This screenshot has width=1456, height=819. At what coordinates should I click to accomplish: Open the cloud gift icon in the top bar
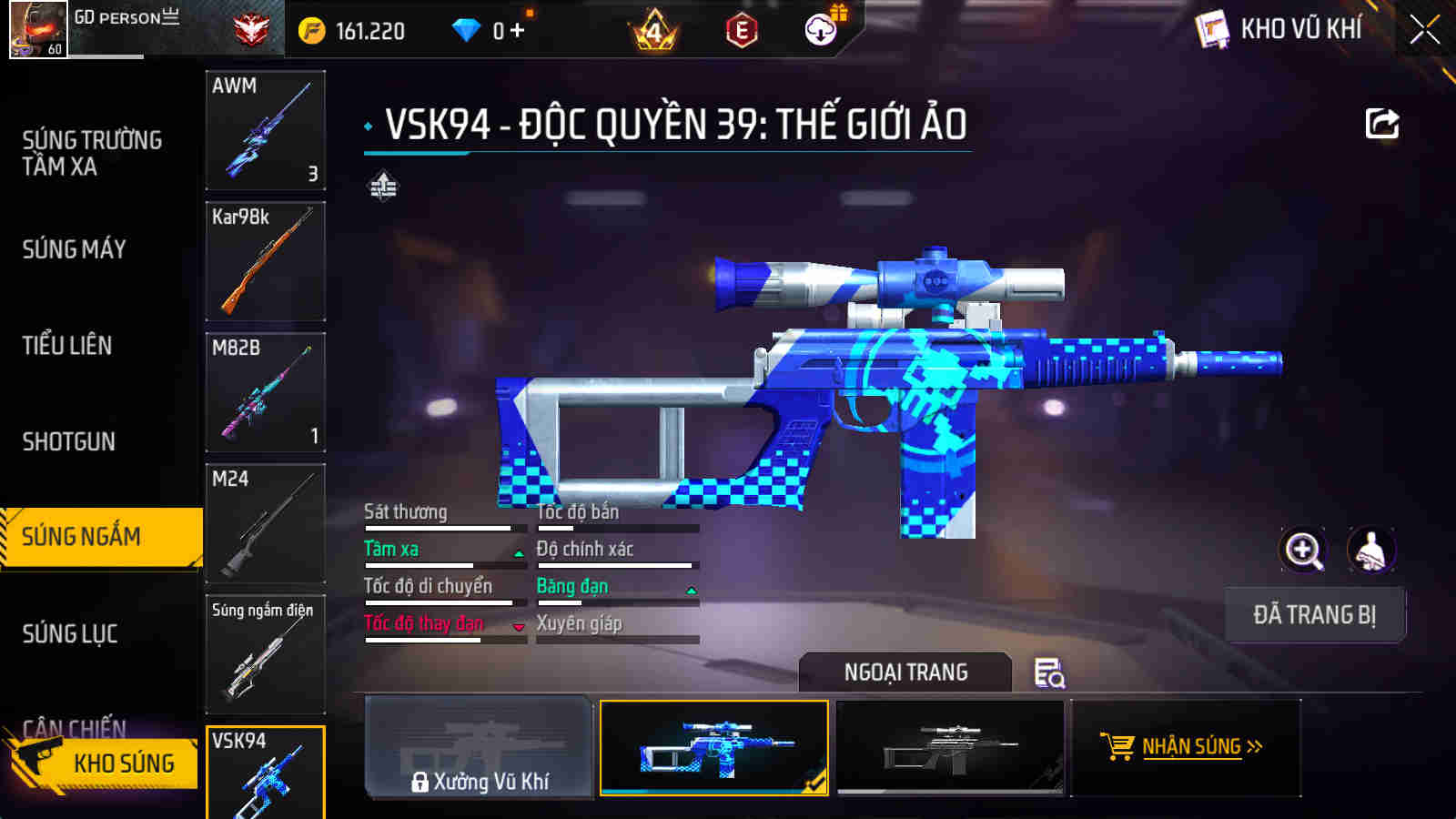point(821,29)
